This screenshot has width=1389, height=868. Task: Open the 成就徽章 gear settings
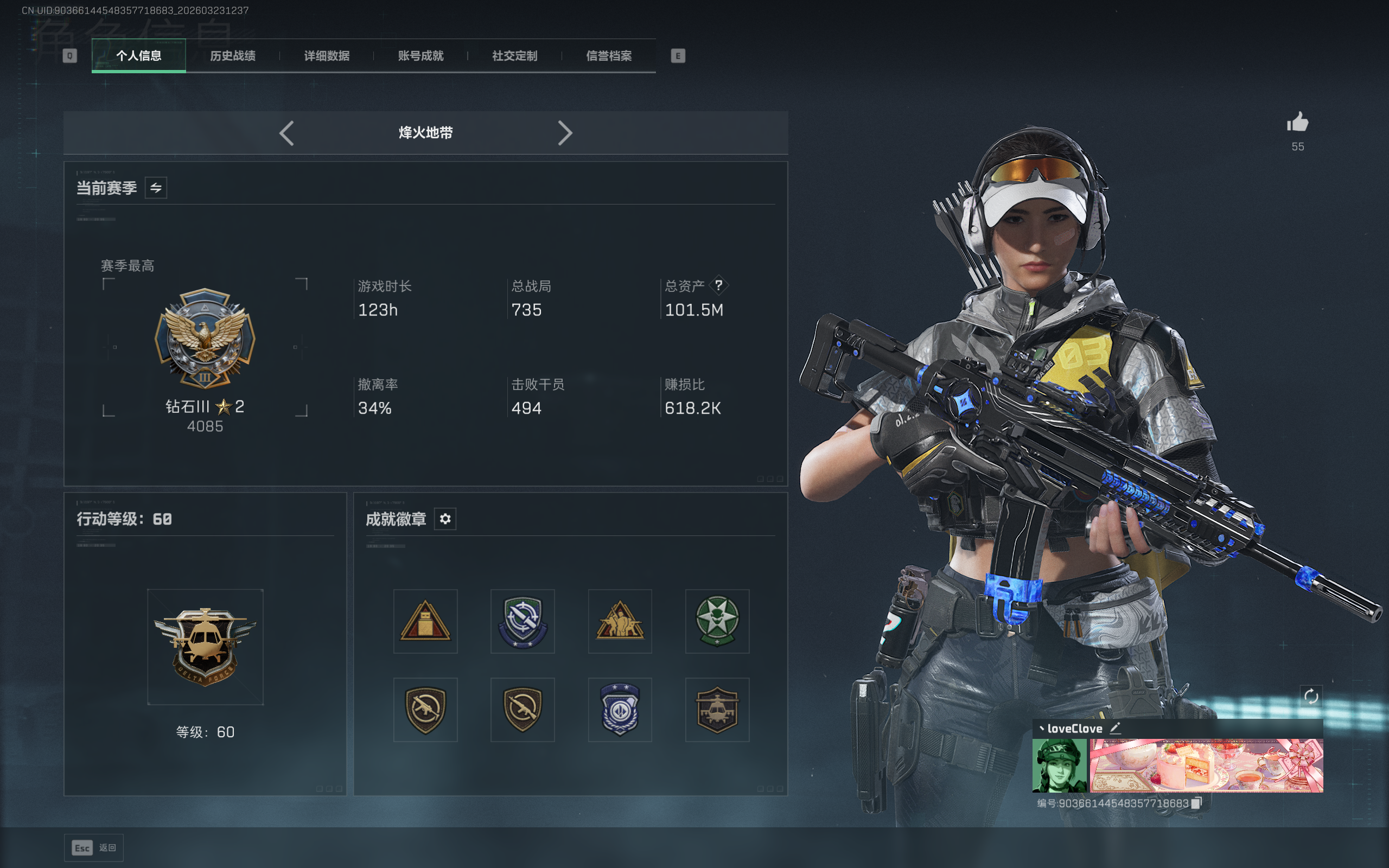[445, 519]
